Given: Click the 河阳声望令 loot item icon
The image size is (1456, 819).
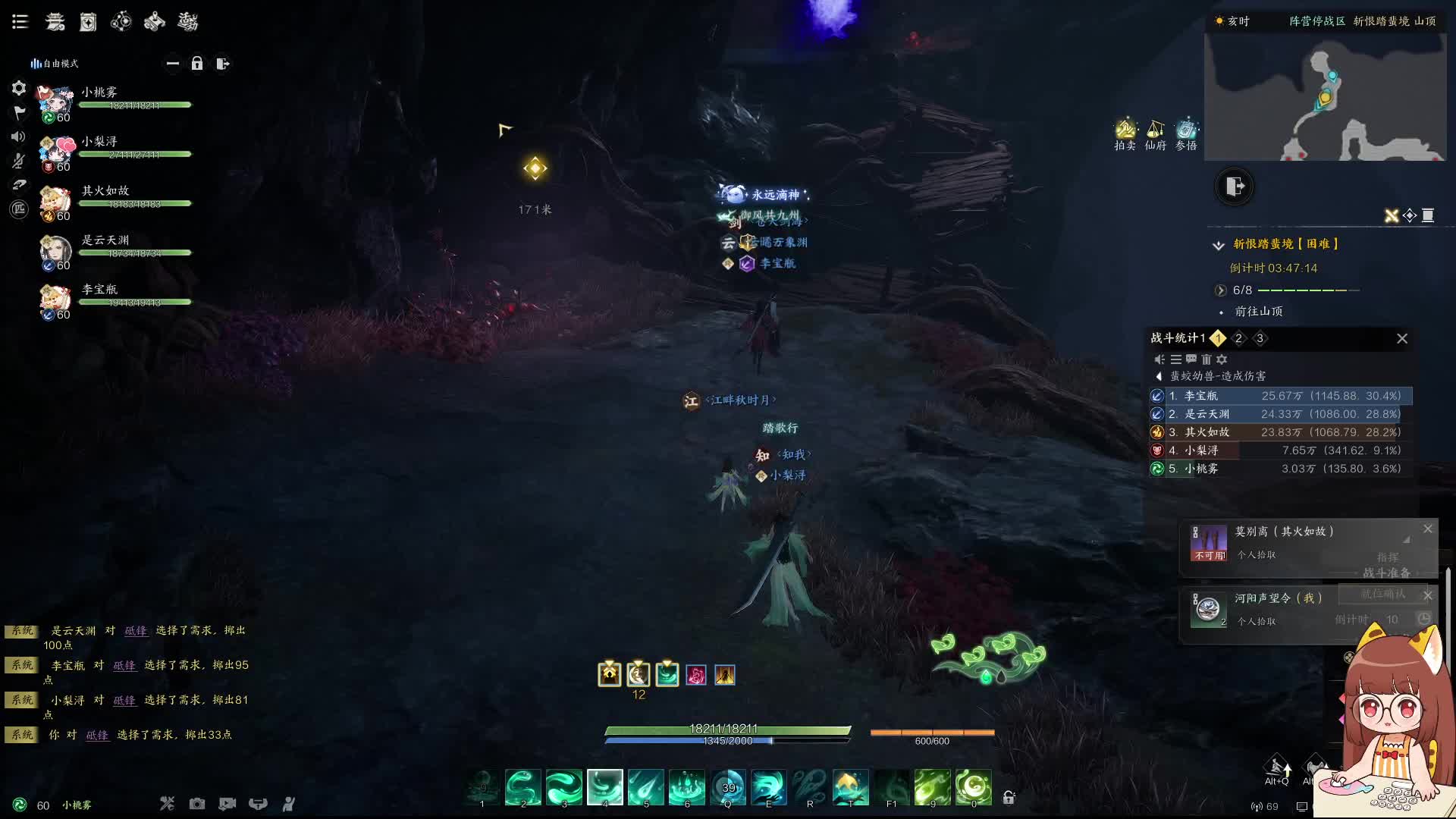Looking at the screenshot, I should pyautogui.click(x=1208, y=609).
